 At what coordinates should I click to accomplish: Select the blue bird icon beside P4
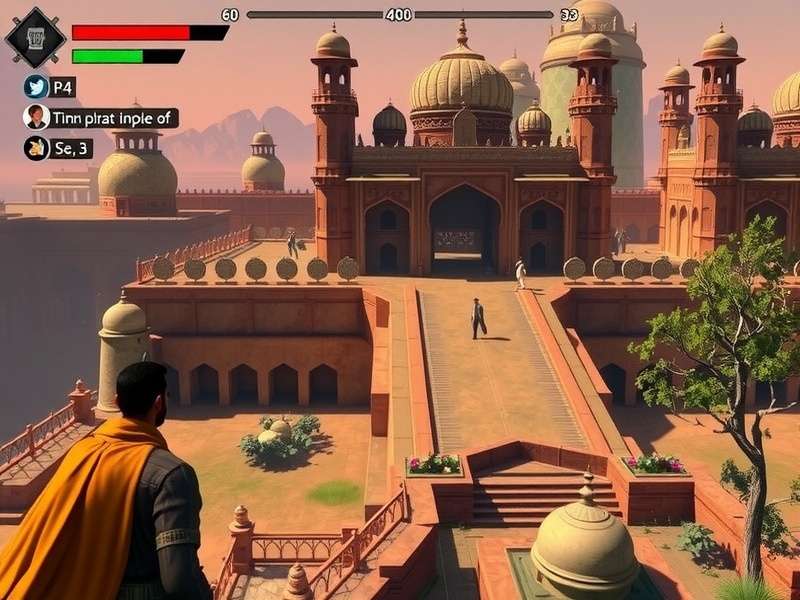[36, 86]
